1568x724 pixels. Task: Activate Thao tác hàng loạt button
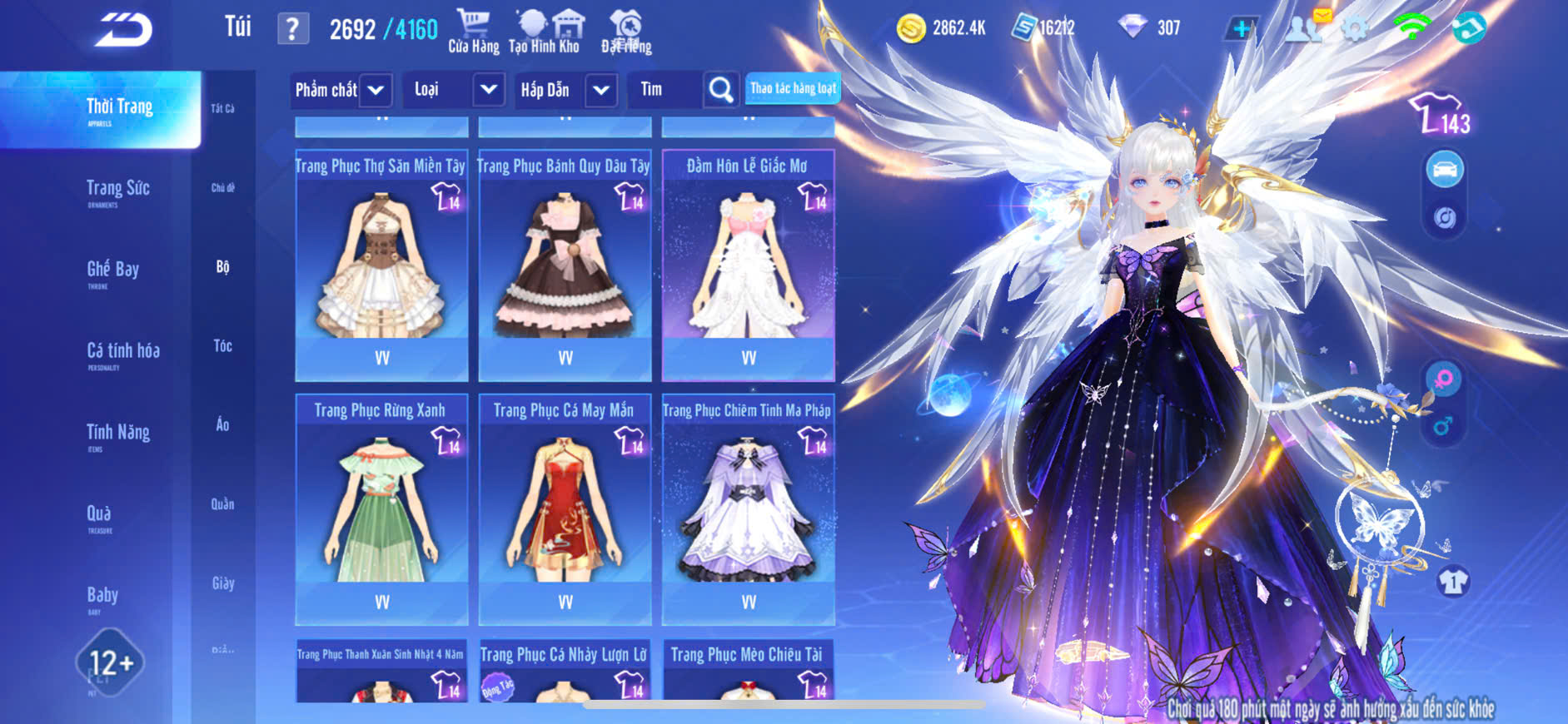click(793, 88)
